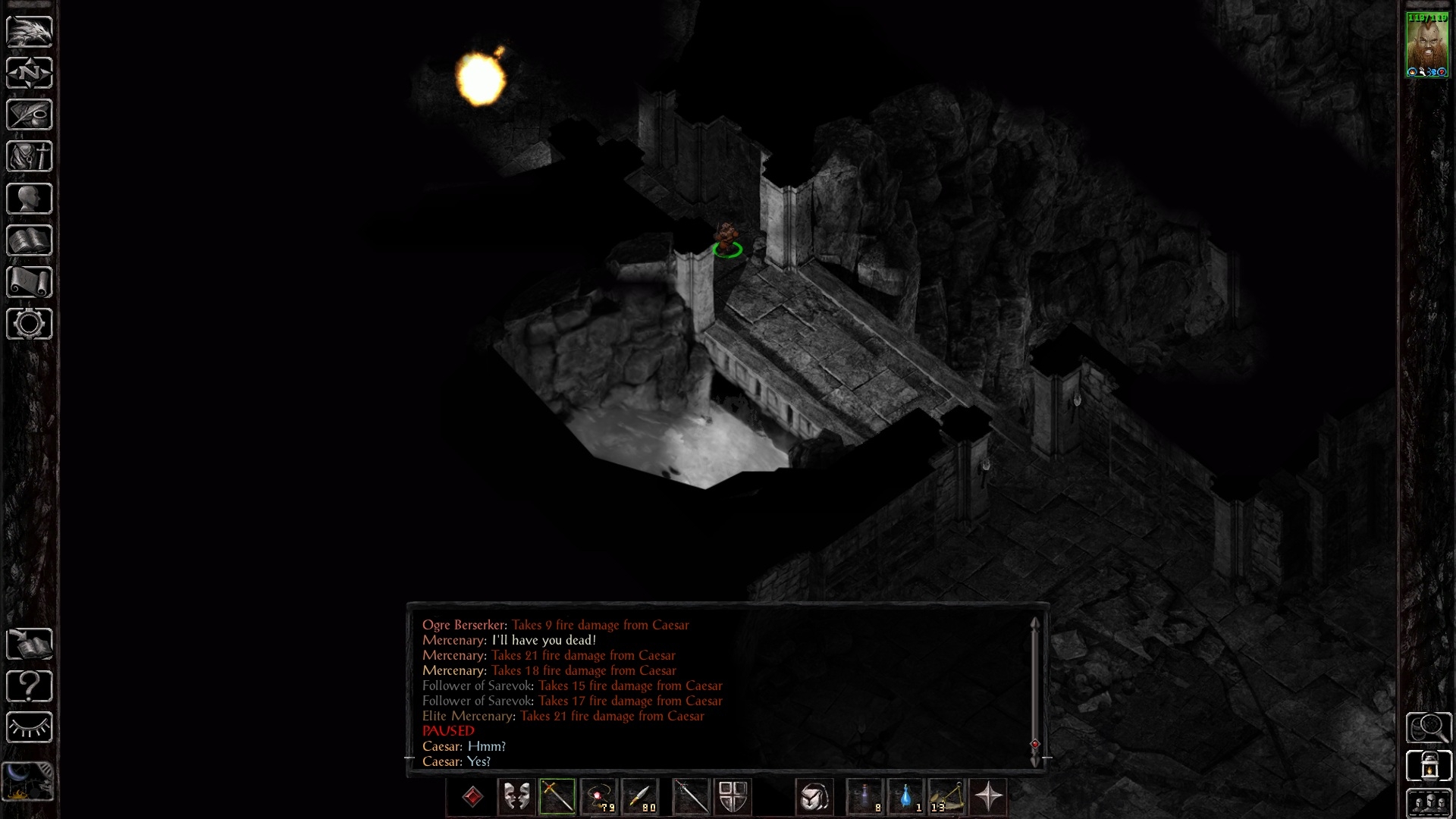Open the journal quill and inkwell button

30,115
